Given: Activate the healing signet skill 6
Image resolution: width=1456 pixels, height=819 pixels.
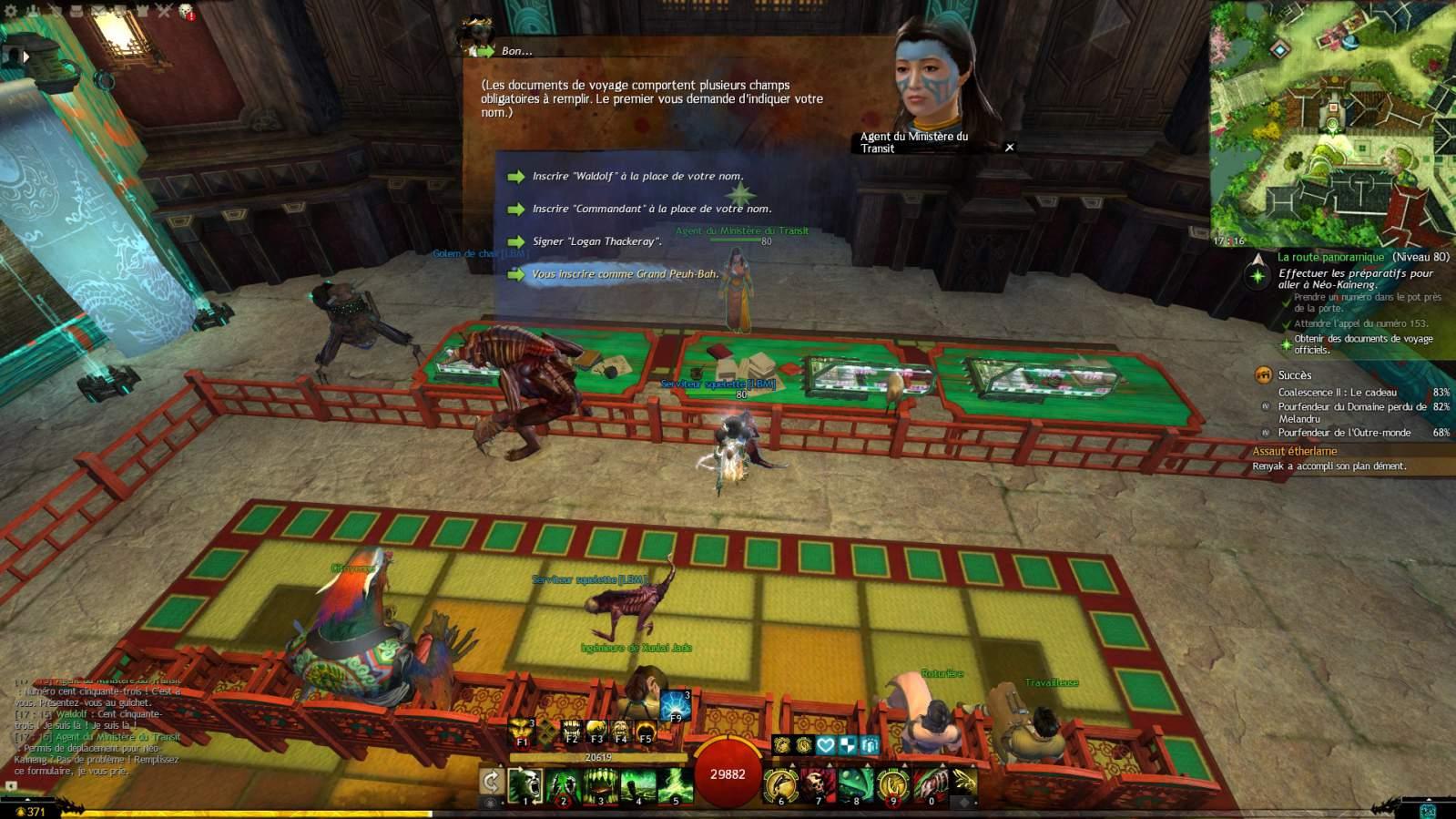Looking at the screenshot, I should (780, 784).
